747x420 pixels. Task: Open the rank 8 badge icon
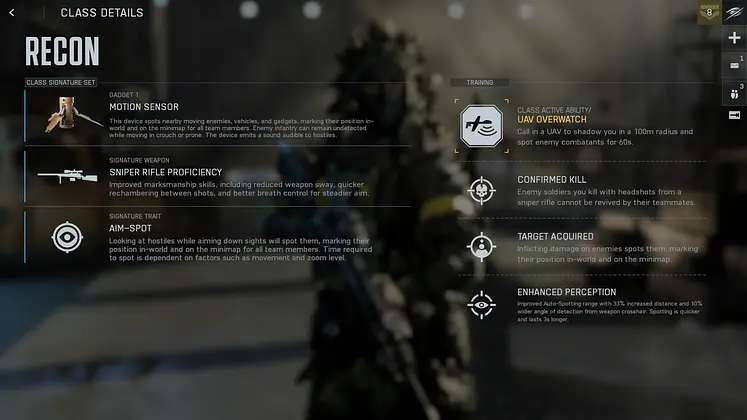pos(709,13)
